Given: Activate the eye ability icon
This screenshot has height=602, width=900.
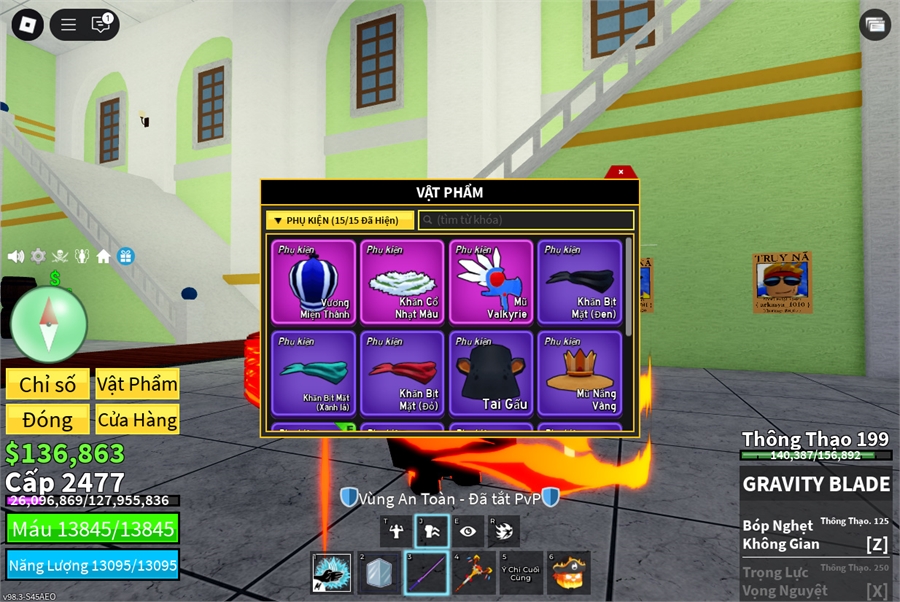Looking at the screenshot, I should (x=467, y=531).
